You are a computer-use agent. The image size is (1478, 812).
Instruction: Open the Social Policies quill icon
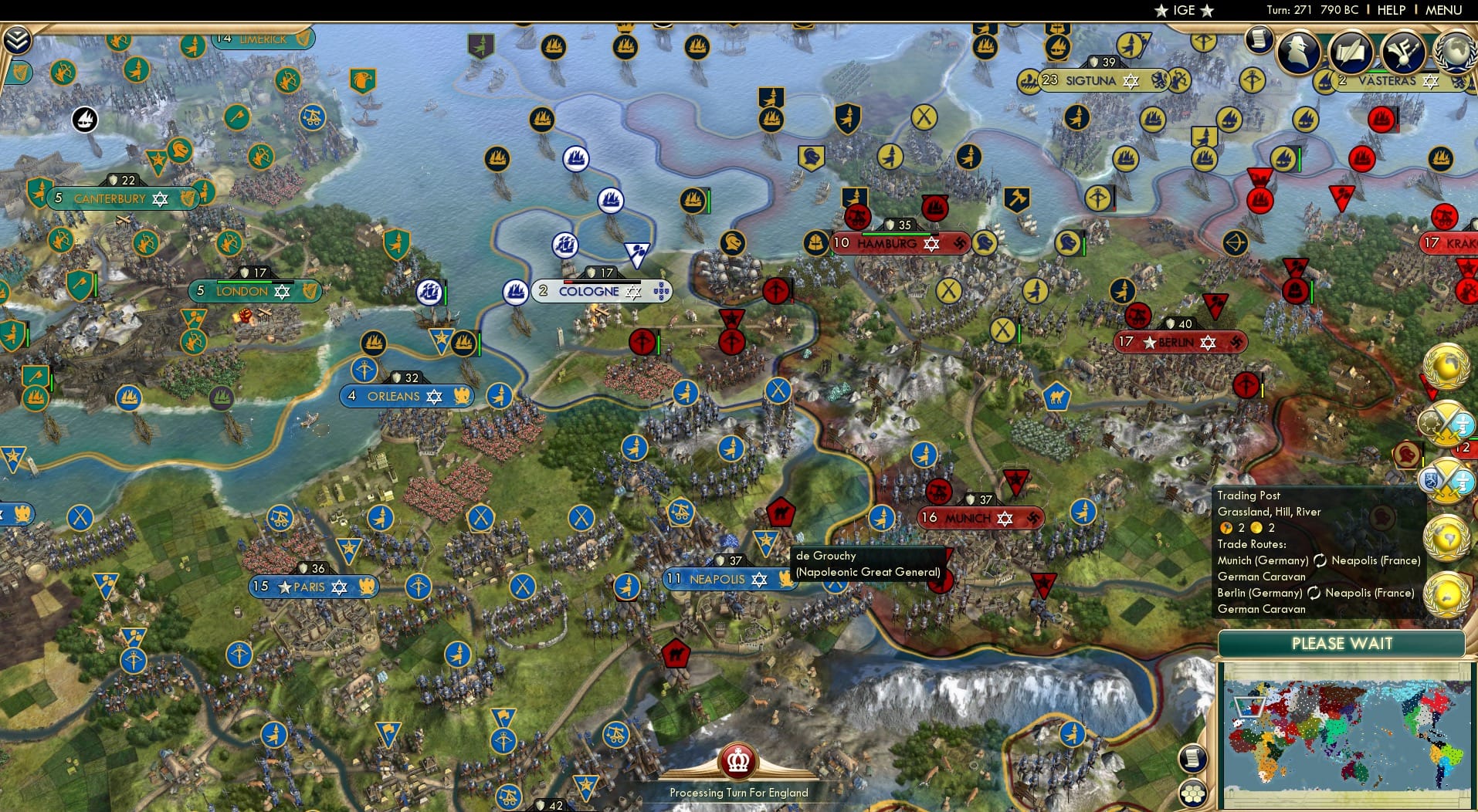(1352, 51)
